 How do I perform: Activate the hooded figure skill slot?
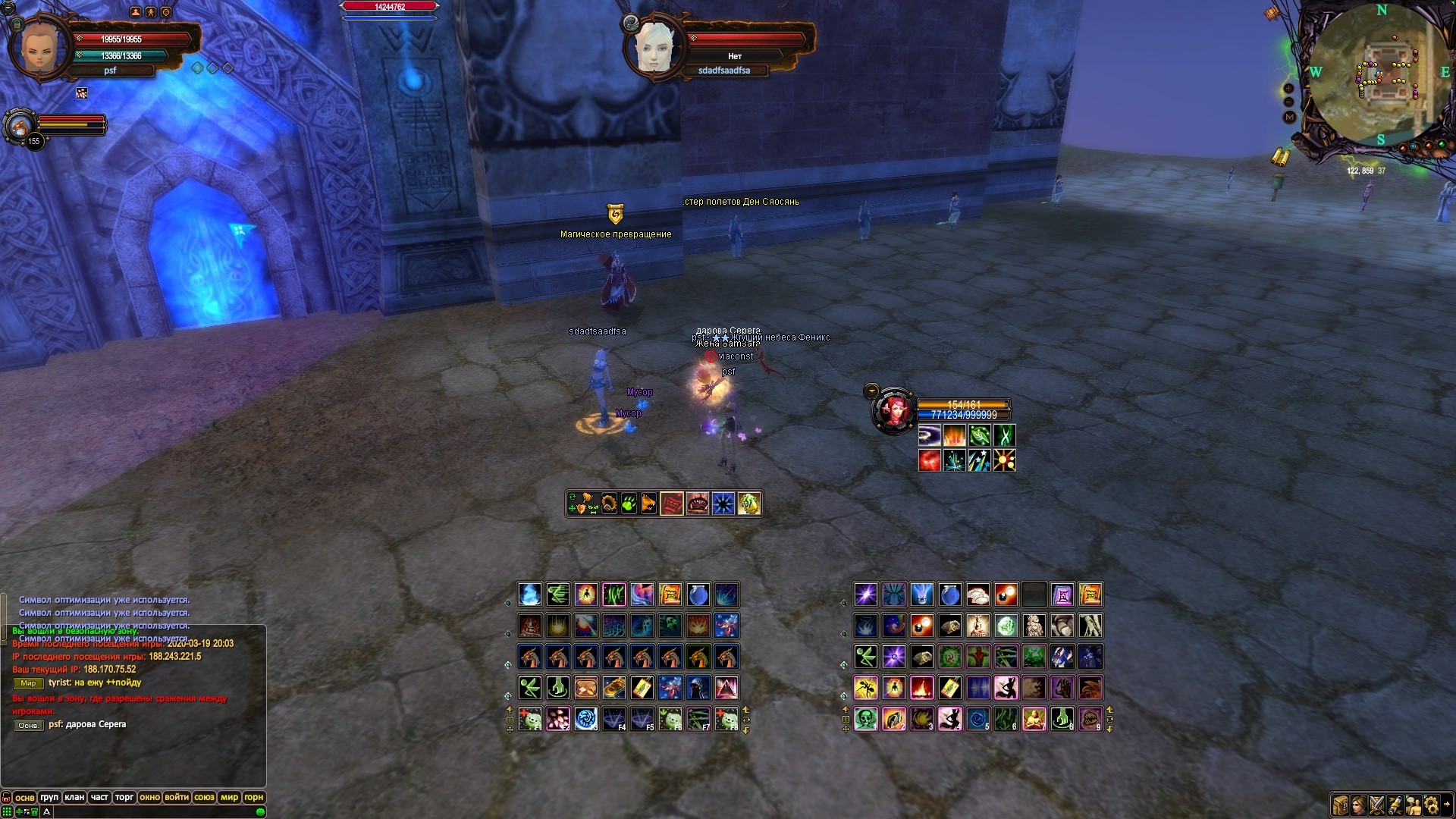(698, 688)
